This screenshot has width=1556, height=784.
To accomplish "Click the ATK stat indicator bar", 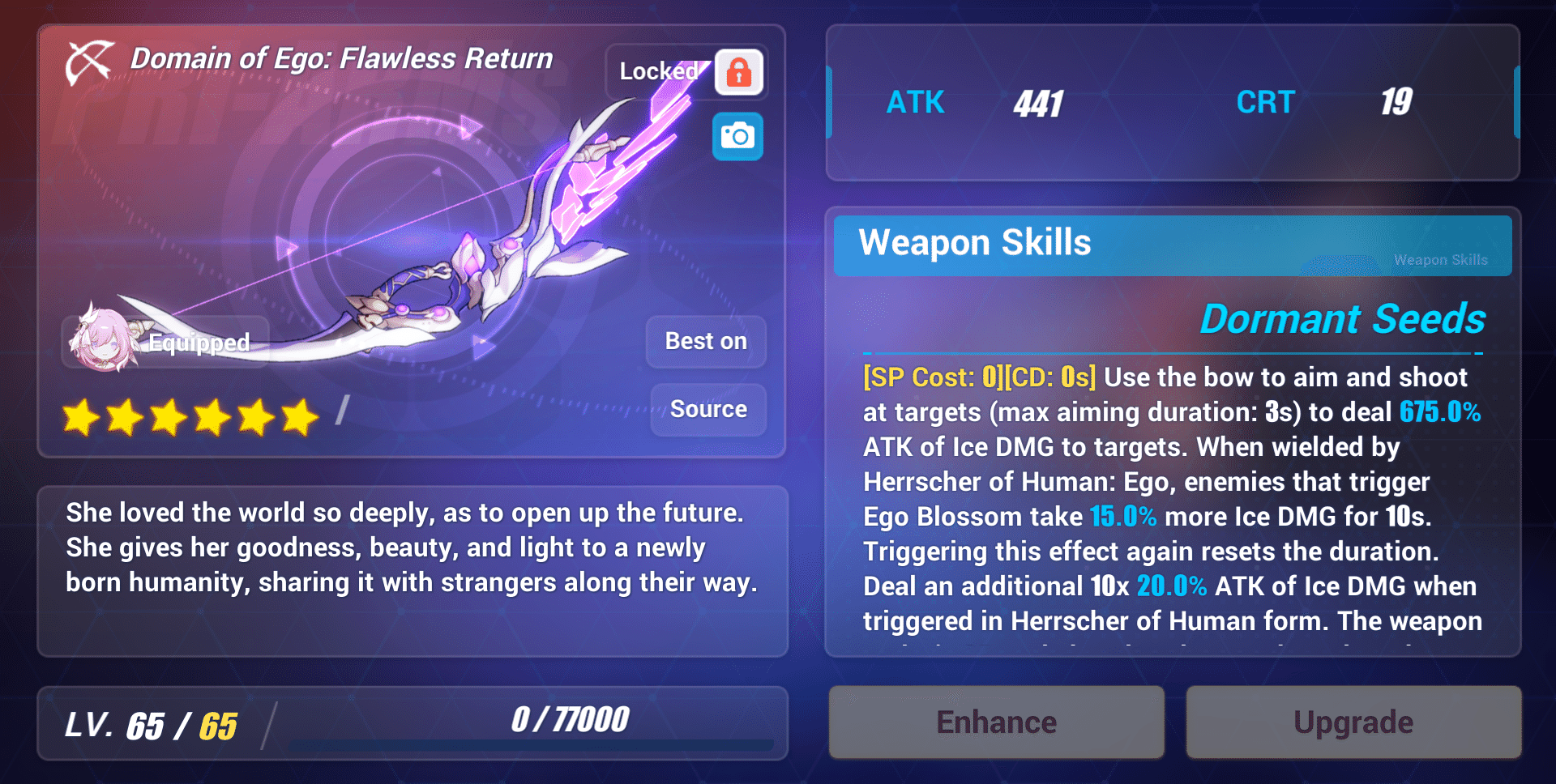I will point(830,103).
